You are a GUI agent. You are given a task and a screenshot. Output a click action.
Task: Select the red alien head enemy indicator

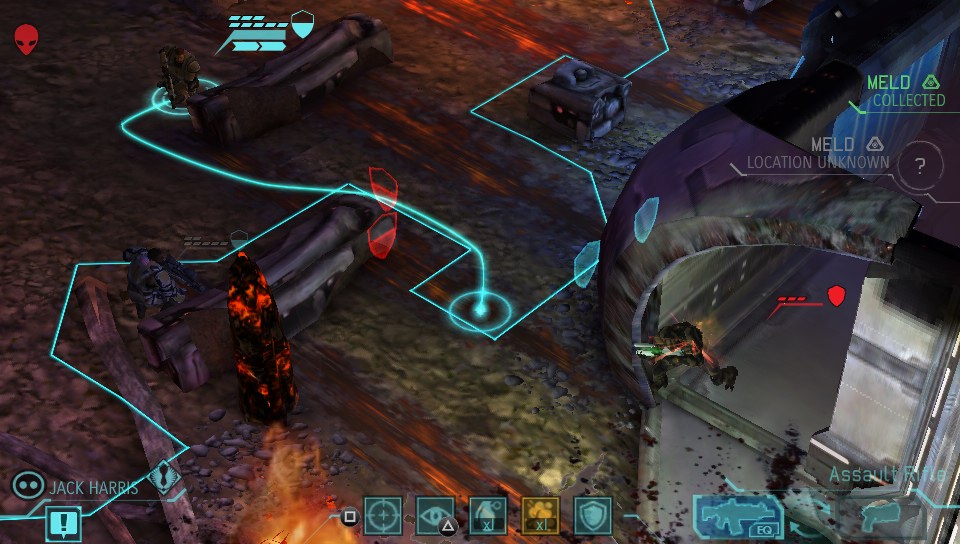27,40
